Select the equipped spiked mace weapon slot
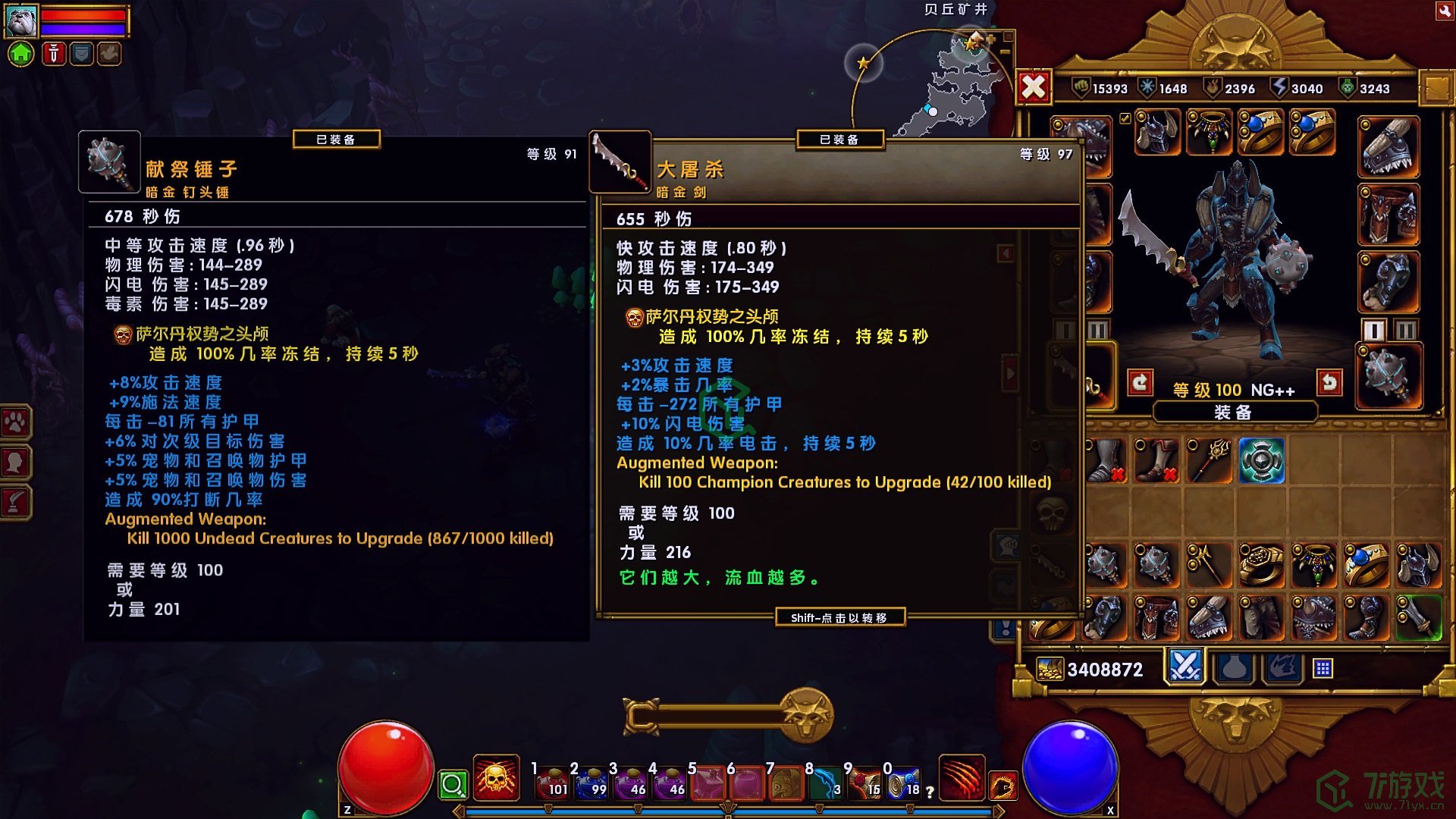The height and width of the screenshot is (819, 1456). (1388, 377)
